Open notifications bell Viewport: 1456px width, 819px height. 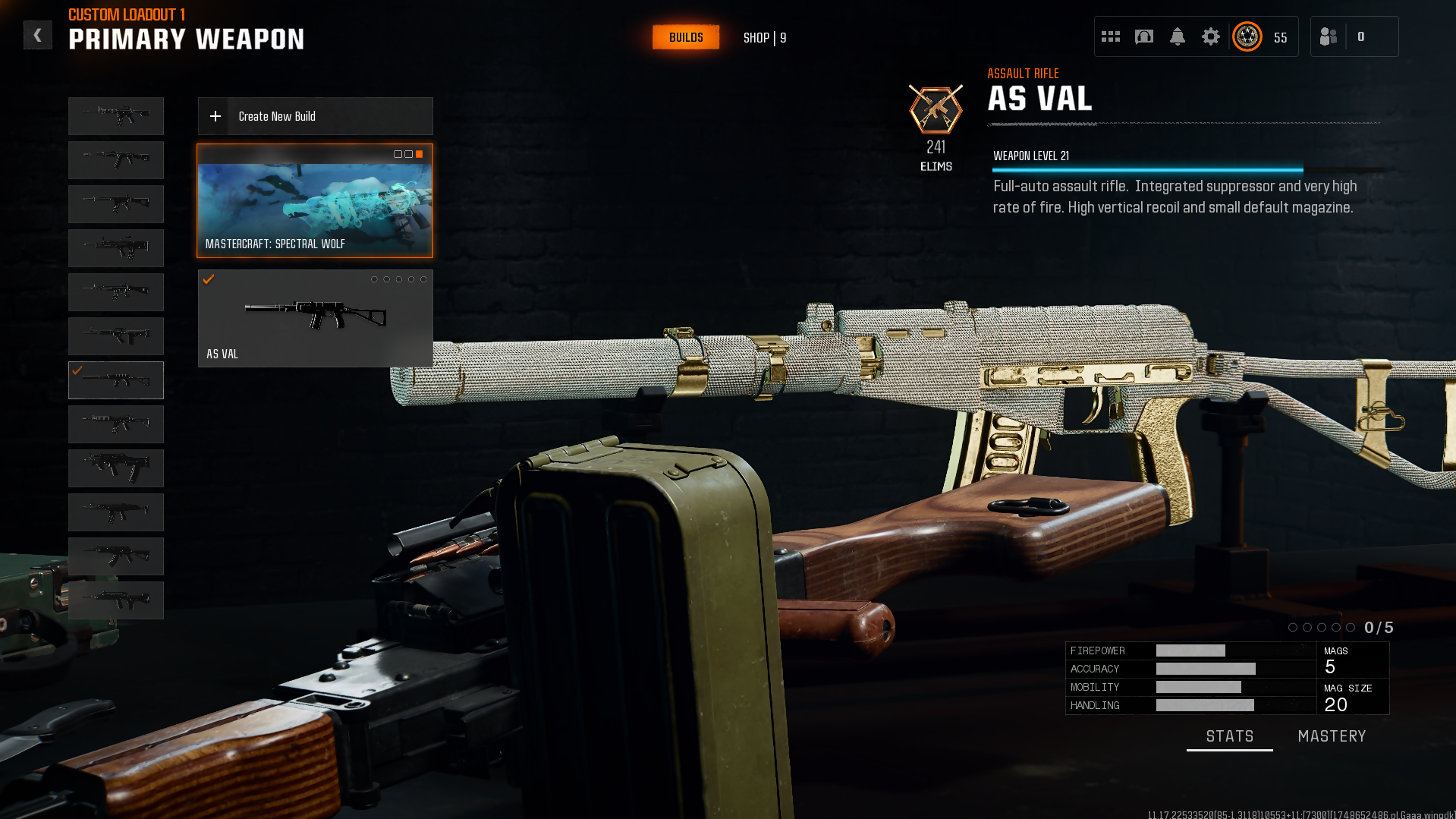point(1177,36)
